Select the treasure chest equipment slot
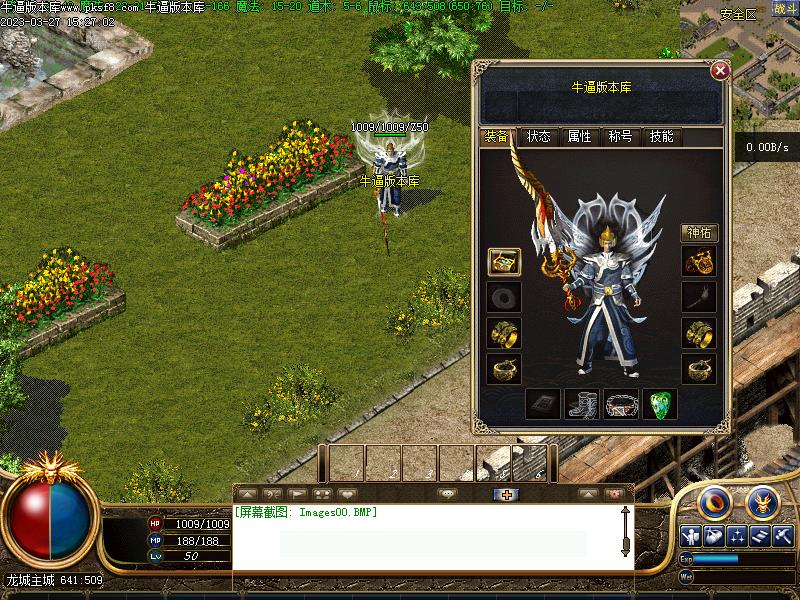Image resolution: width=800 pixels, height=600 pixels. tap(503, 262)
